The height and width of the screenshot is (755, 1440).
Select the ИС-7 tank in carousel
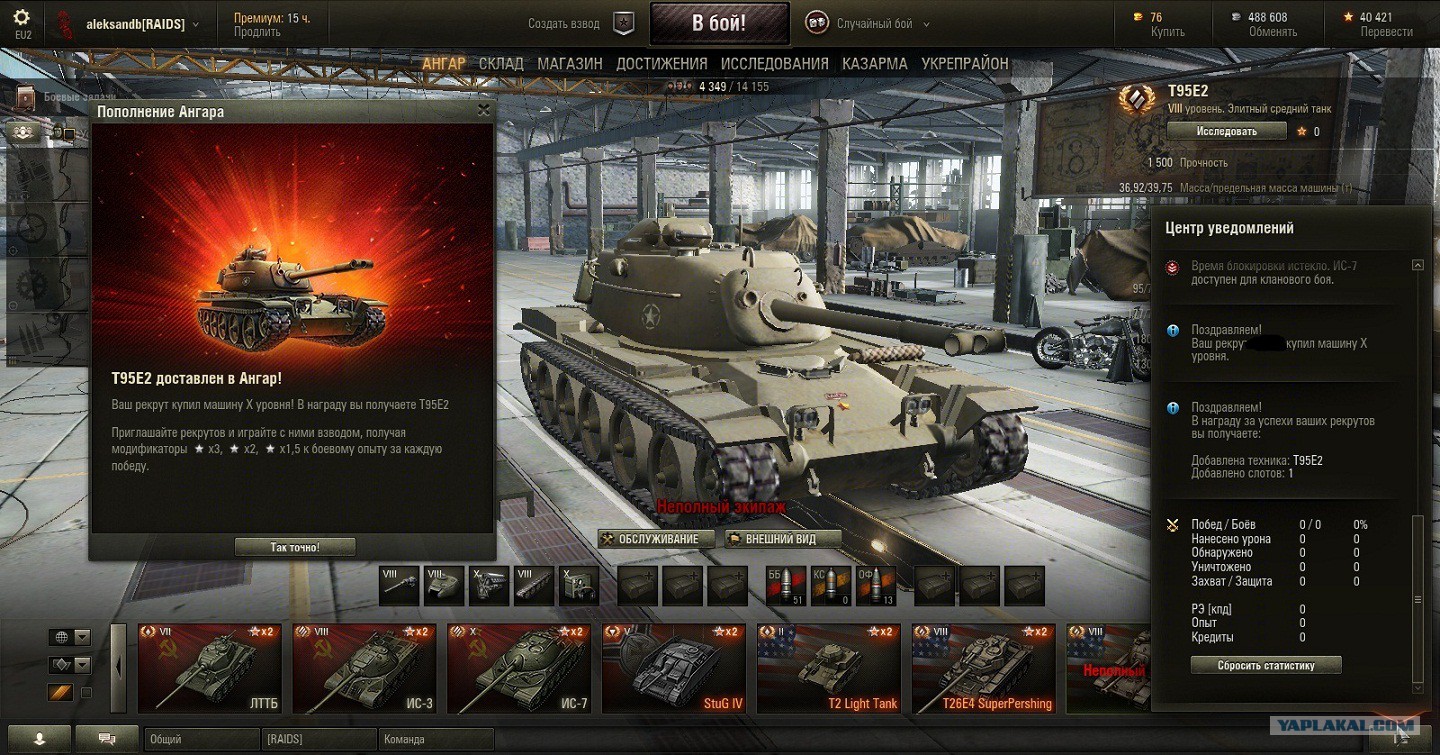(518, 668)
